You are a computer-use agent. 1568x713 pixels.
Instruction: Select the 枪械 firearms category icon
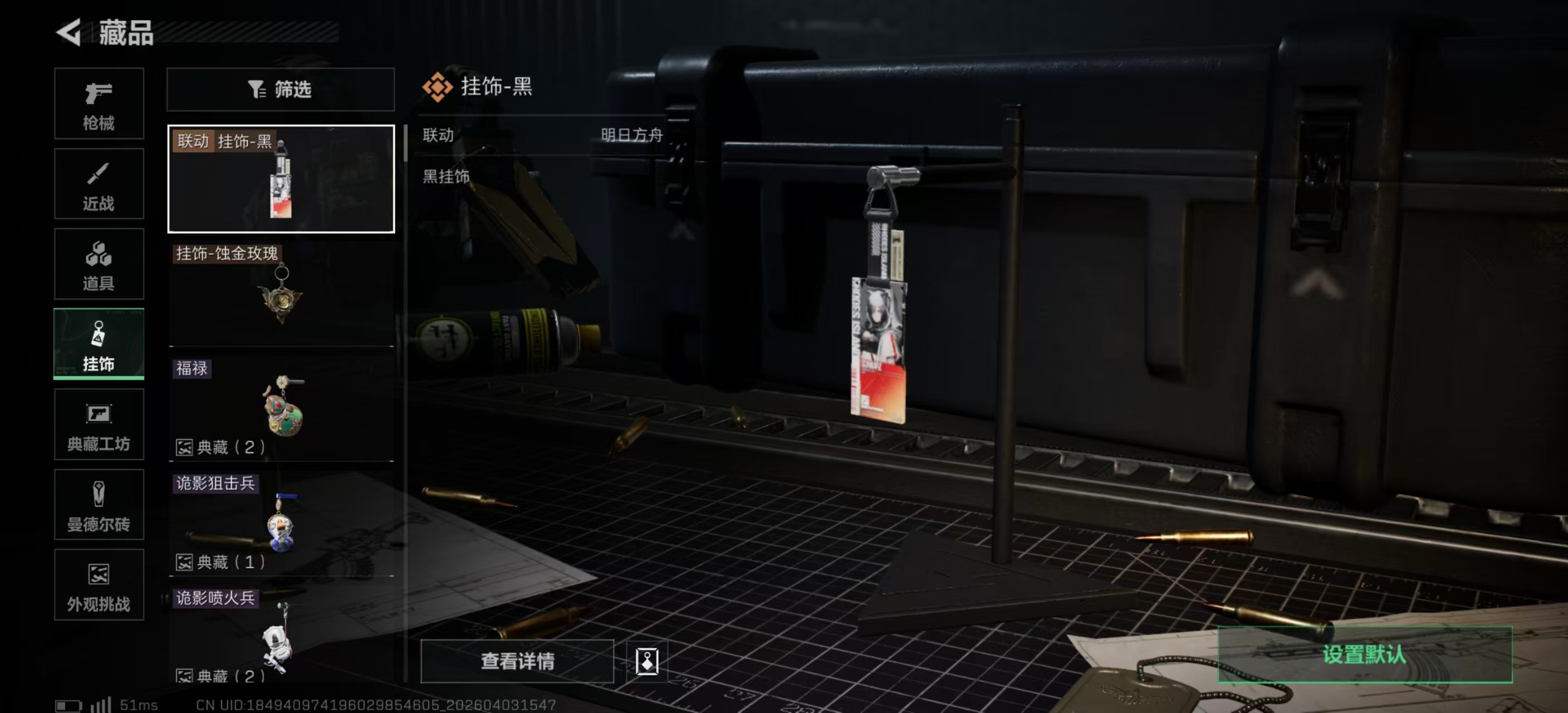99,104
